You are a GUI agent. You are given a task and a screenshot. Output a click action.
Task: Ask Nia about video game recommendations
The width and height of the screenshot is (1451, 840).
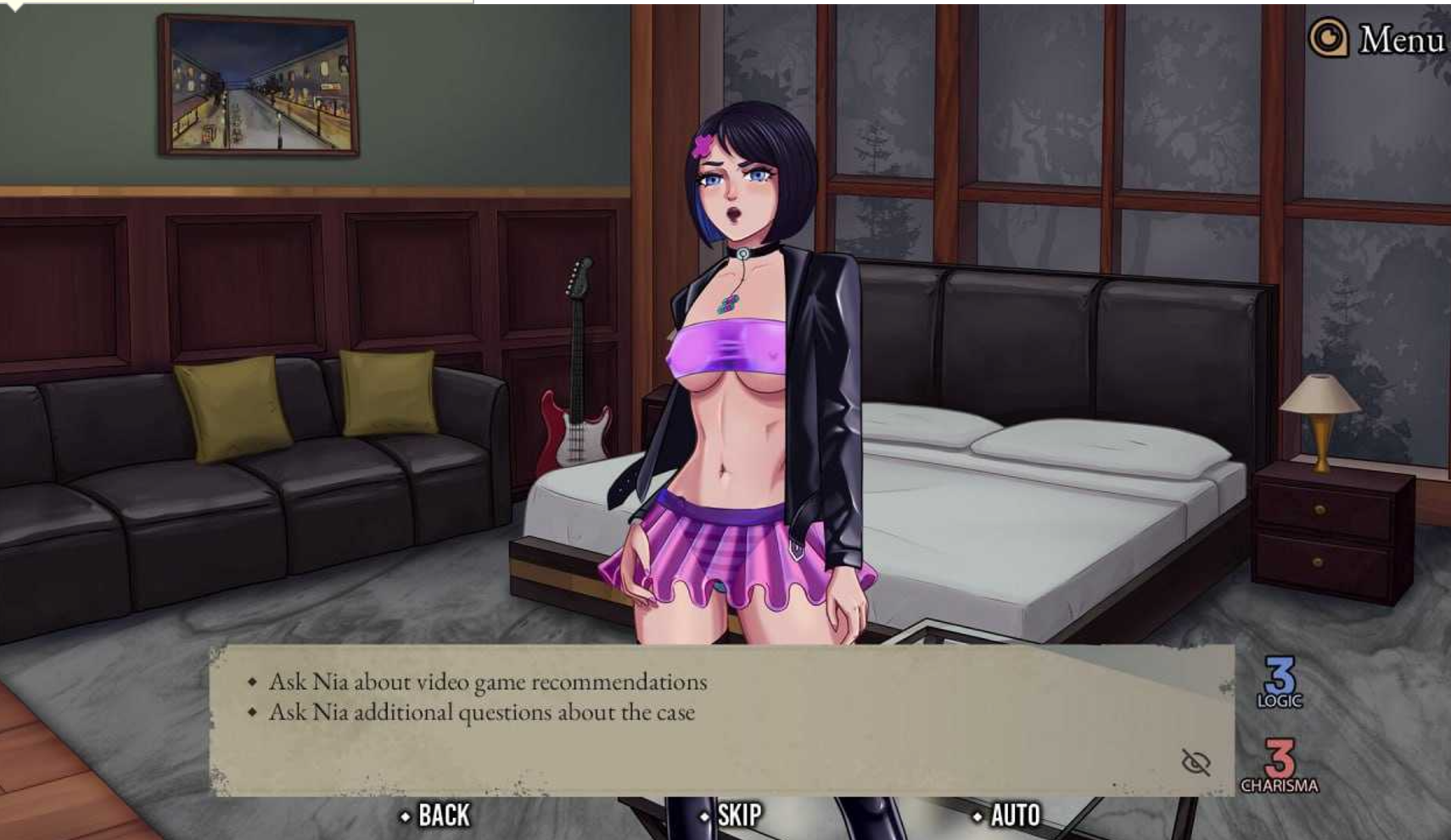(x=487, y=682)
